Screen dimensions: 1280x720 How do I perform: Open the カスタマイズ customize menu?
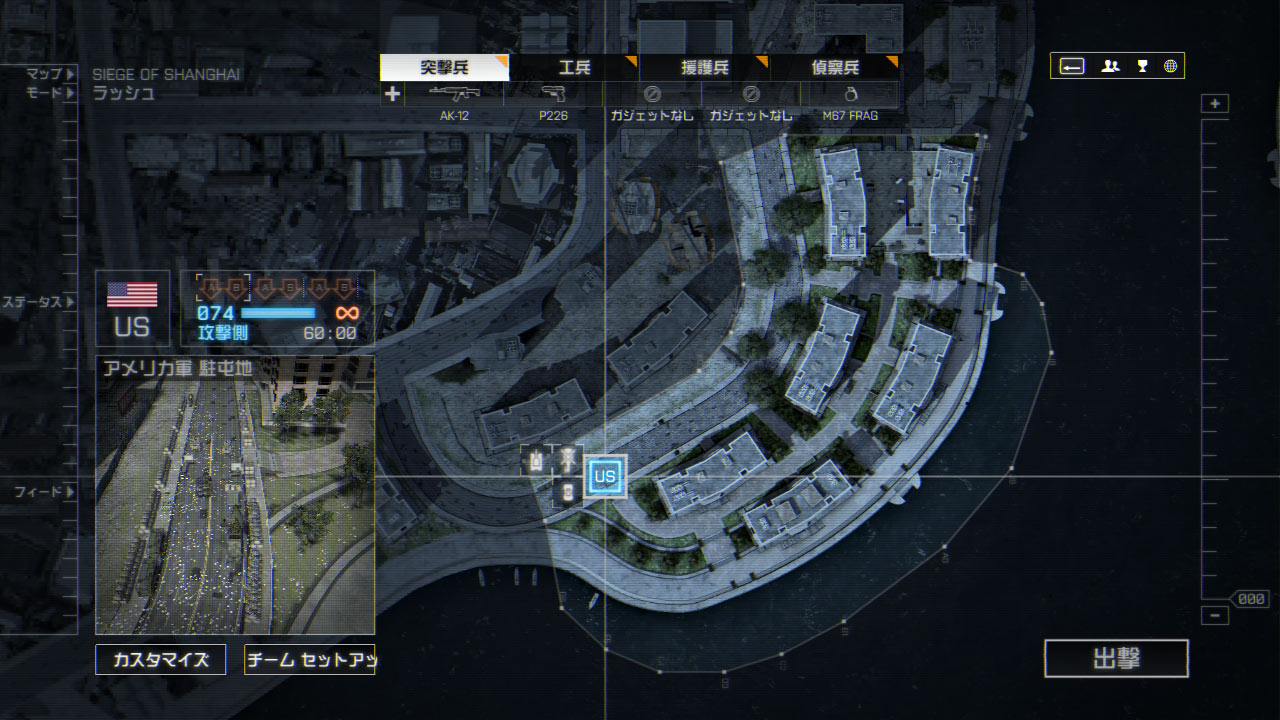(x=161, y=660)
